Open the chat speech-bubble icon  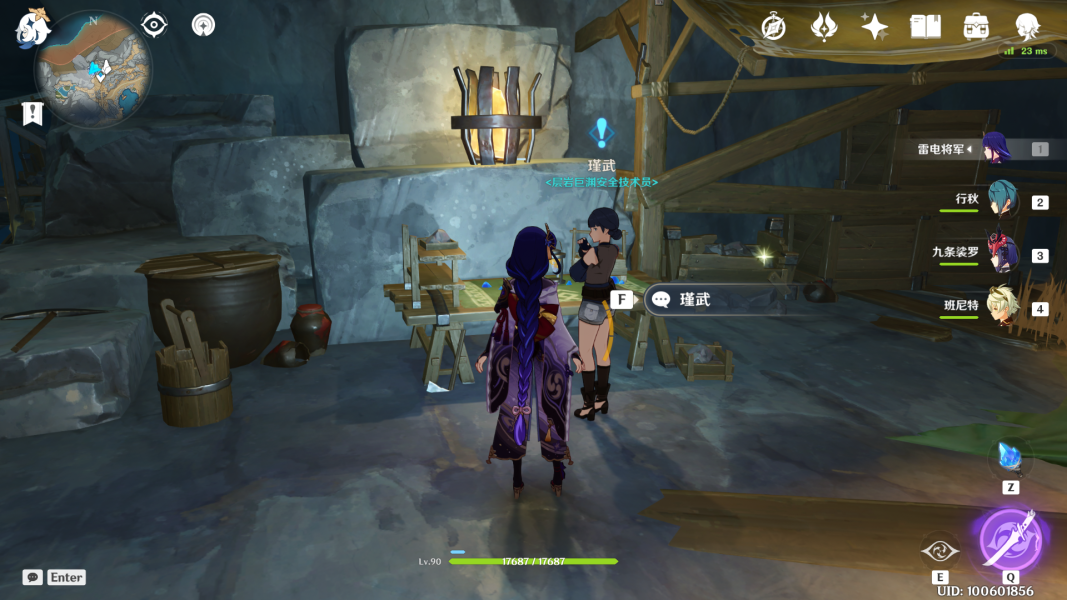tap(33, 577)
